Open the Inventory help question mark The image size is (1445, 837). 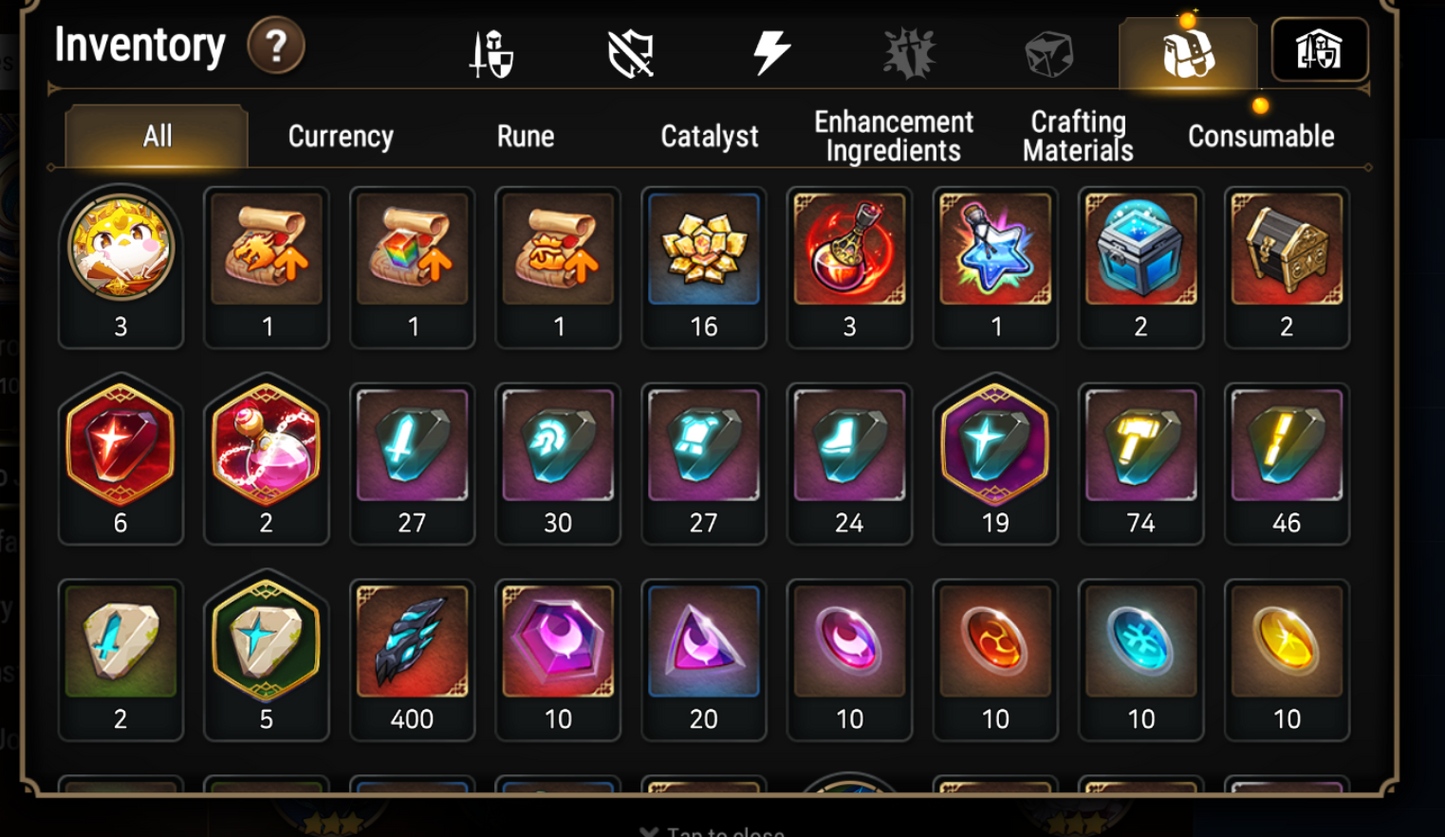[x=276, y=46]
